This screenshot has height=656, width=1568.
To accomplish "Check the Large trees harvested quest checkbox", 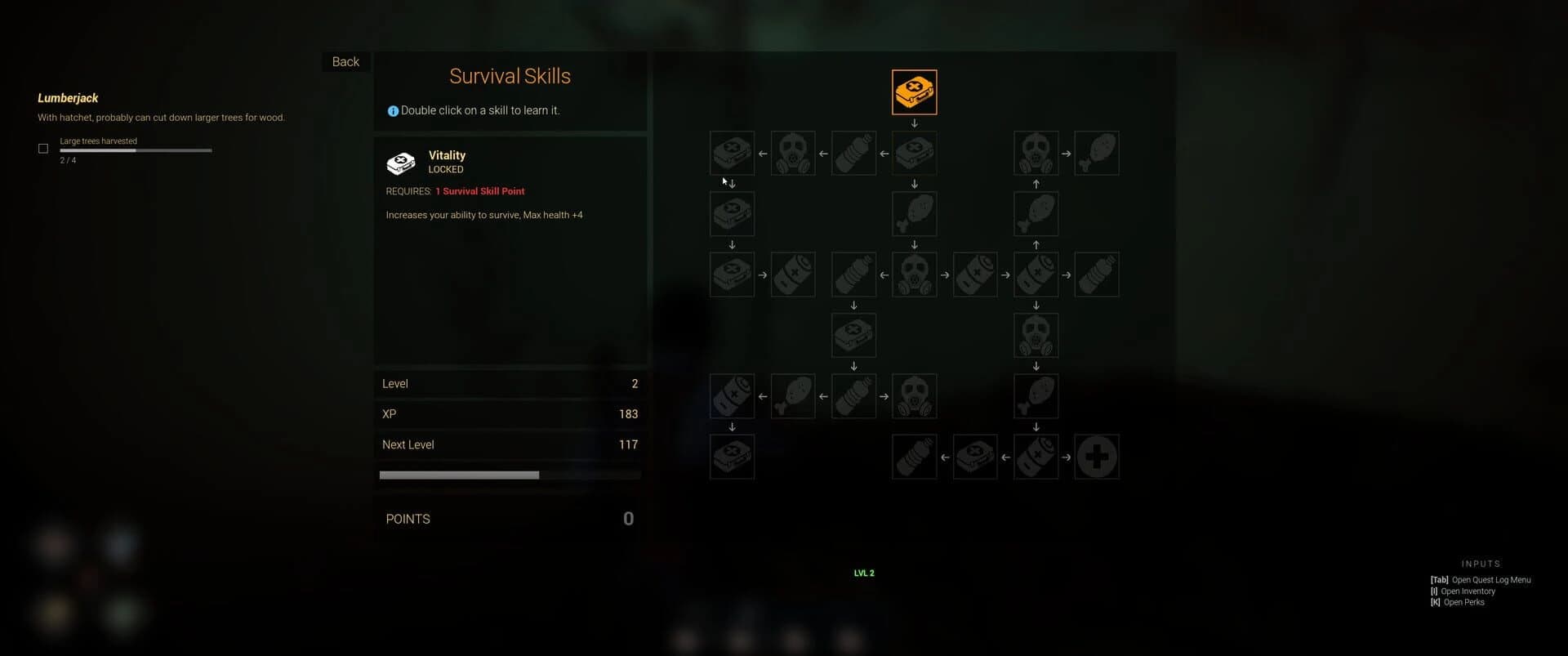I will pyautogui.click(x=42, y=148).
